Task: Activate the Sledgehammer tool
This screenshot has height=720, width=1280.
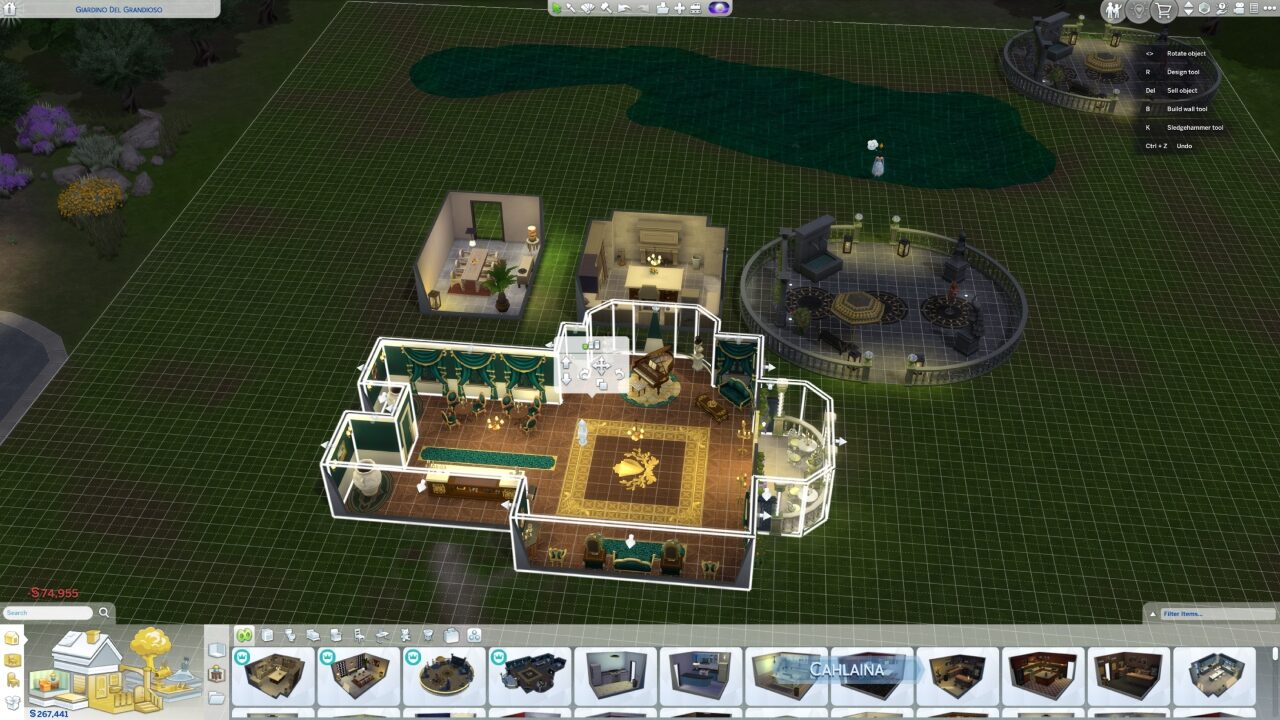Action: tap(606, 8)
